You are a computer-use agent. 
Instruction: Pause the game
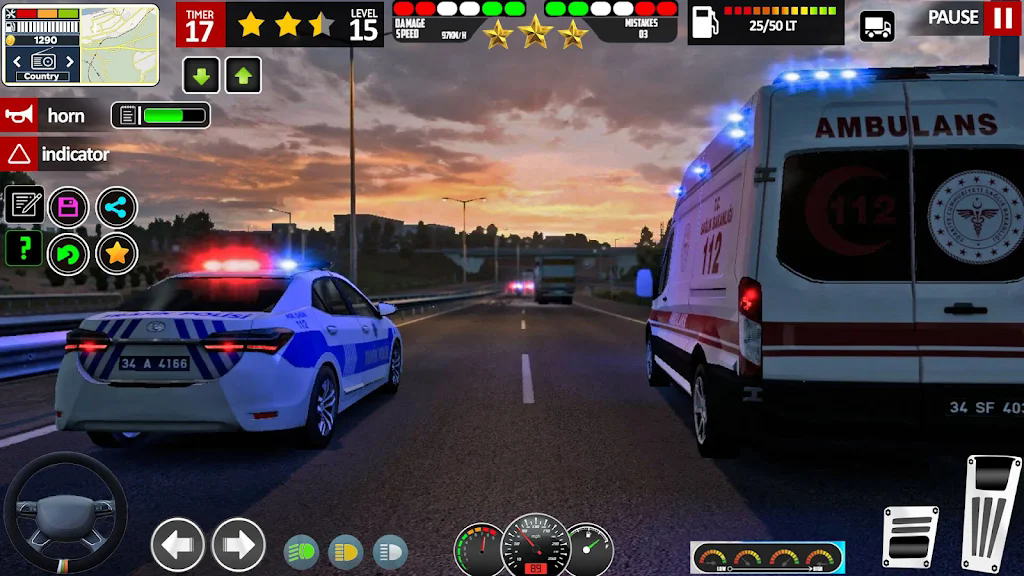click(x=1001, y=18)
